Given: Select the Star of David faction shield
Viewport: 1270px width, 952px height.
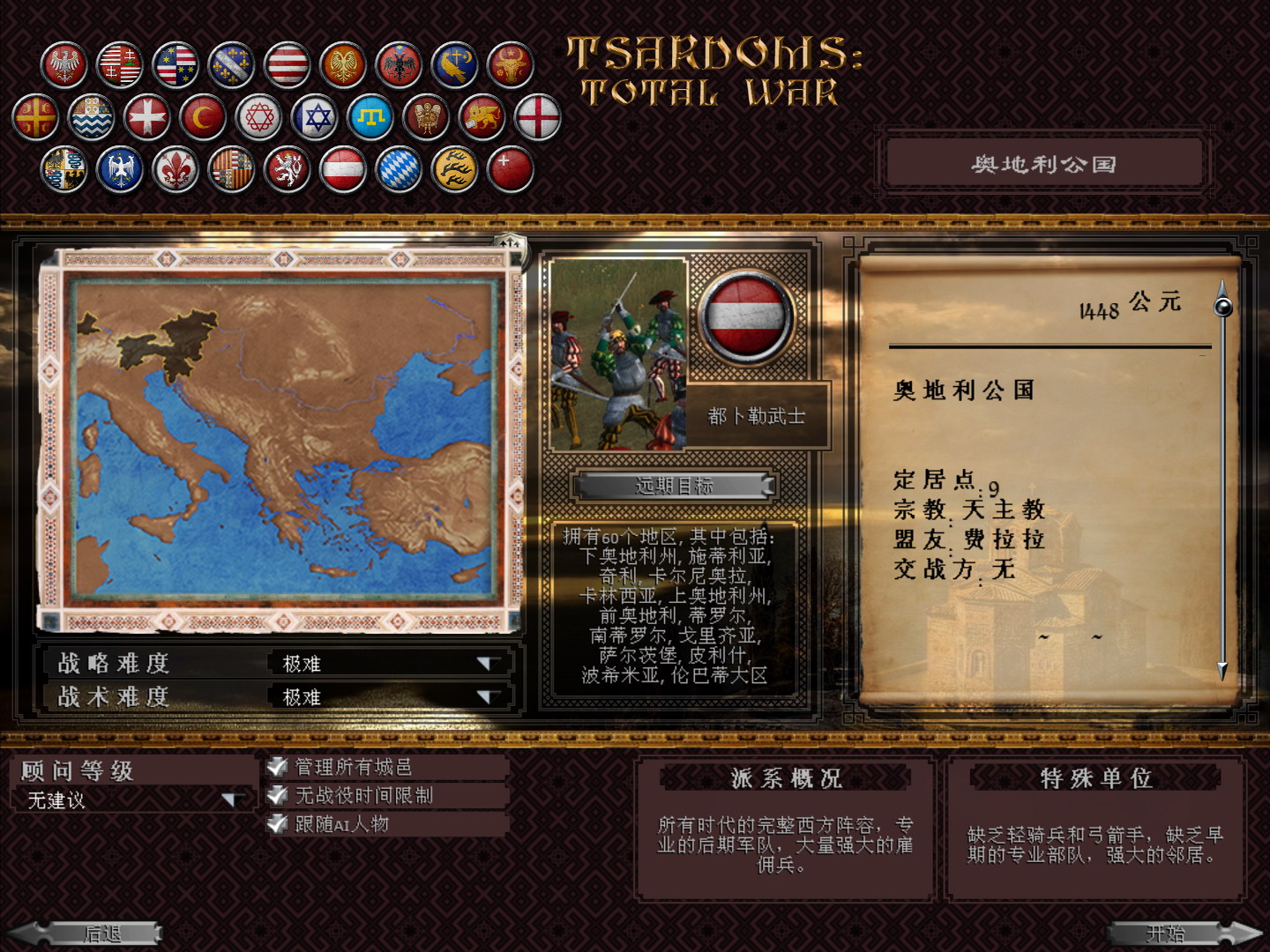Looking at the screenshot, I should [313, 117].
